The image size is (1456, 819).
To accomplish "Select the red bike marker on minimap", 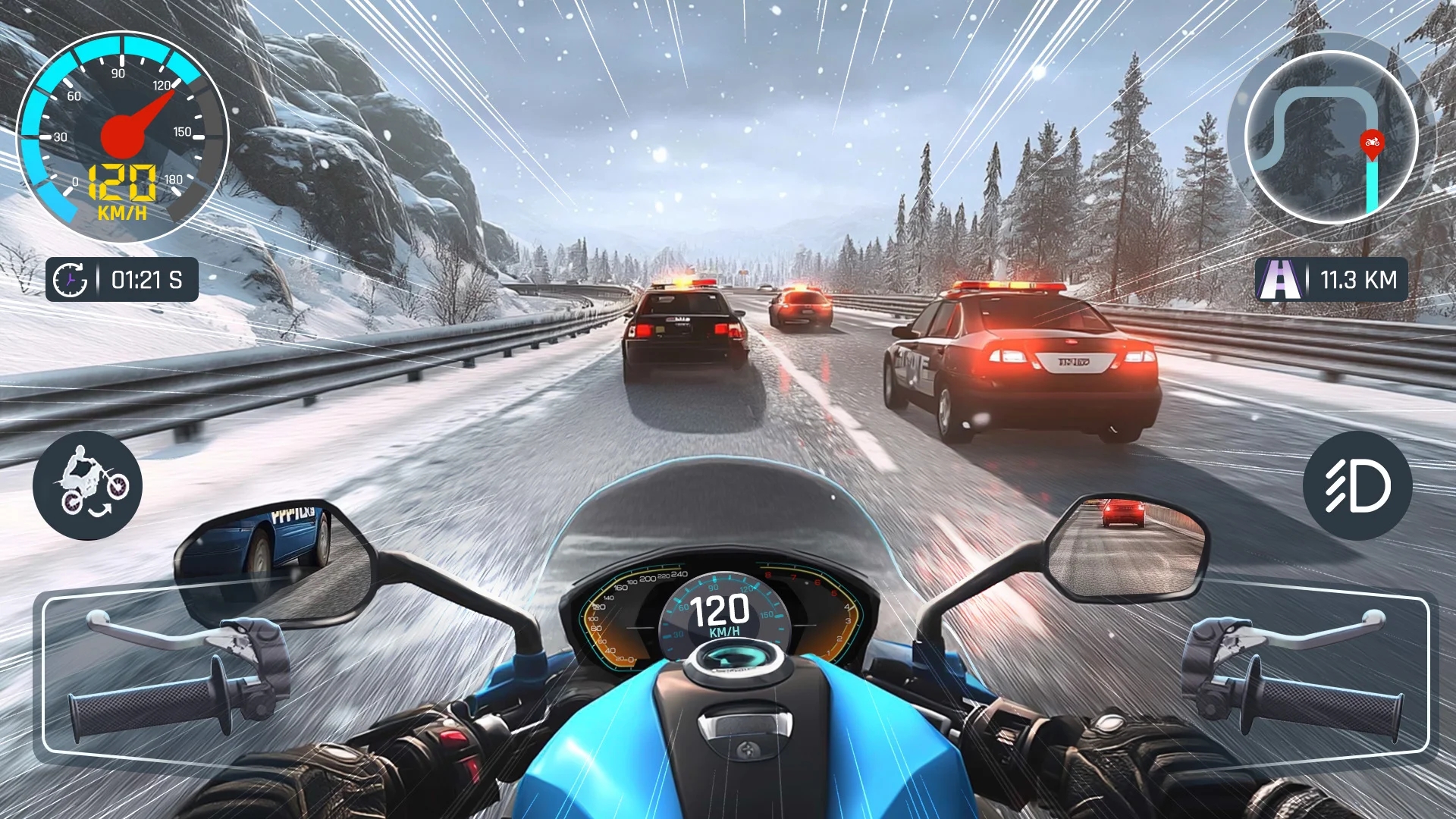I will (1372, 143).
